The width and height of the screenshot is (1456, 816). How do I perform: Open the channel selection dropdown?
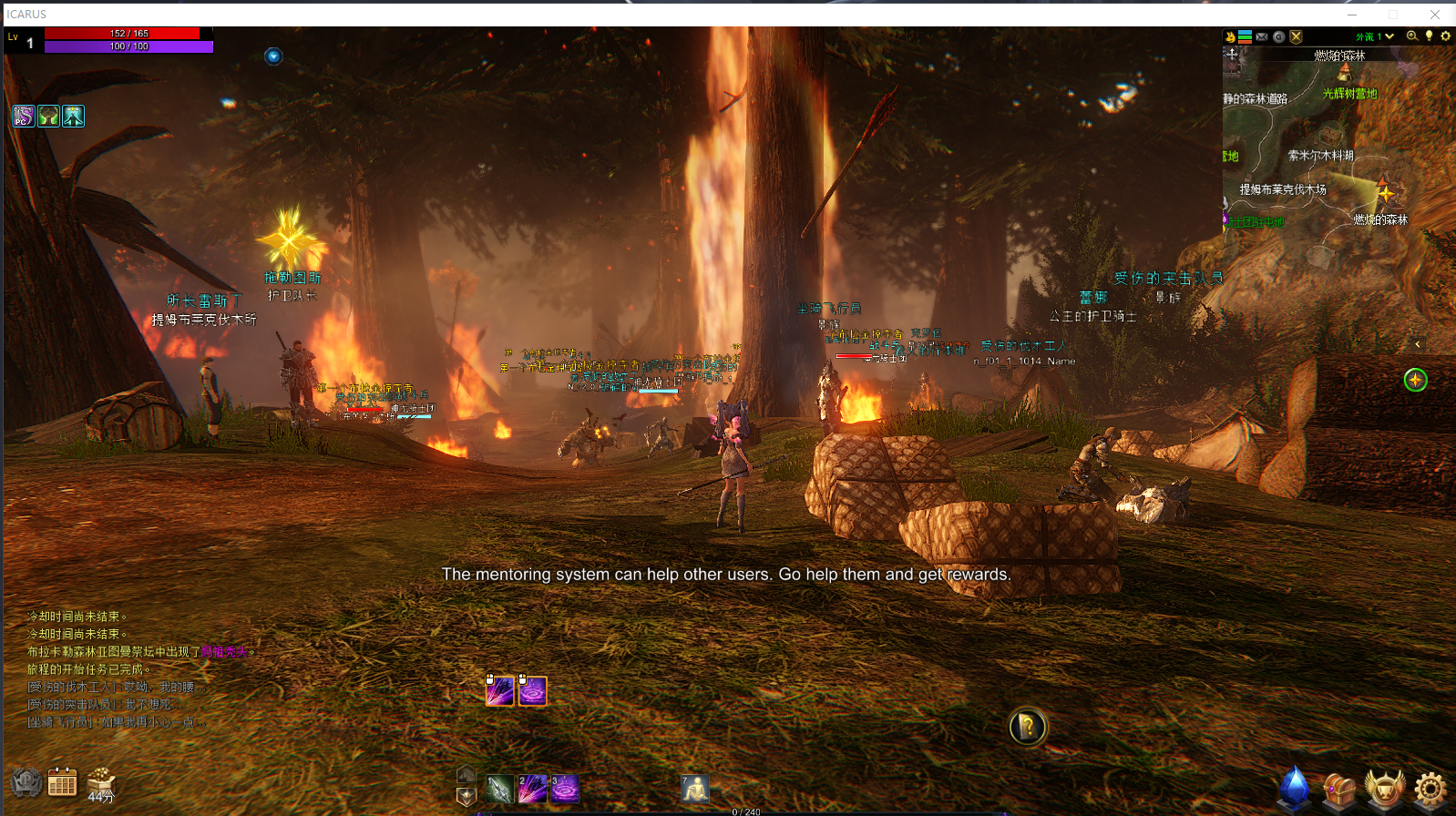(x=1389, y=36)
